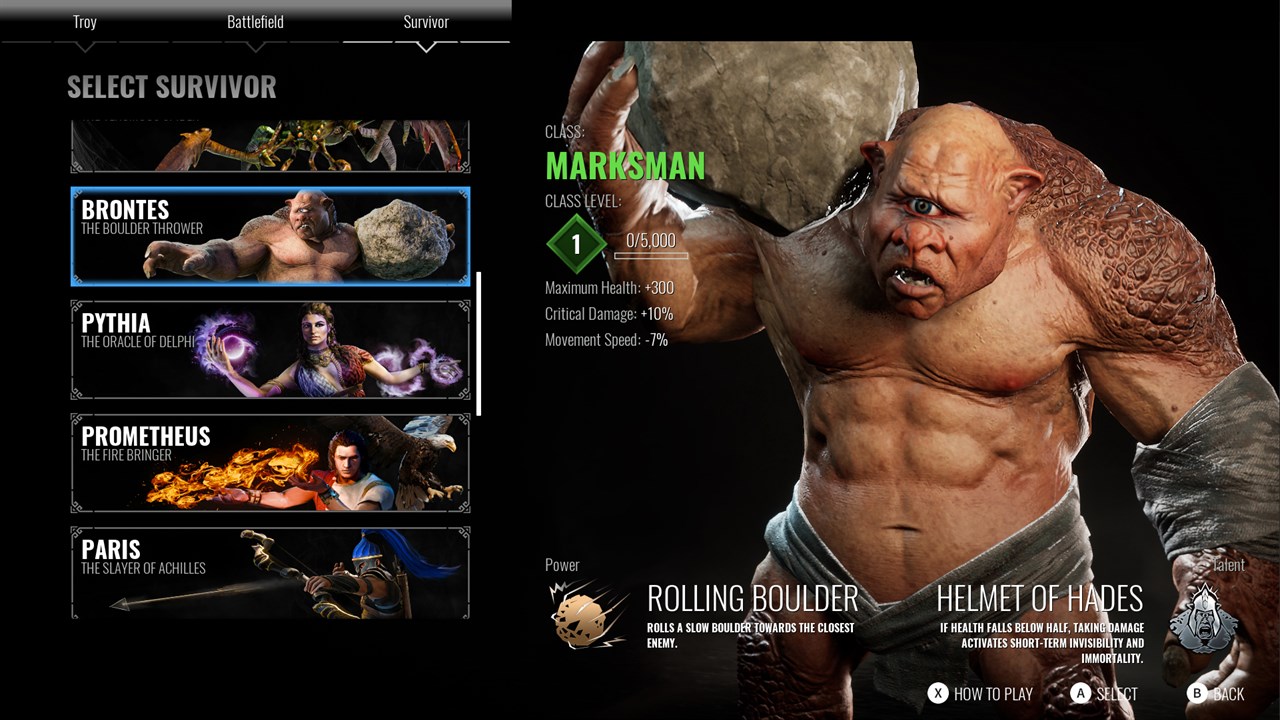Screen dimensions: 1280x720
Task: Confirm with the Select button
Action: click(1104, 693)
